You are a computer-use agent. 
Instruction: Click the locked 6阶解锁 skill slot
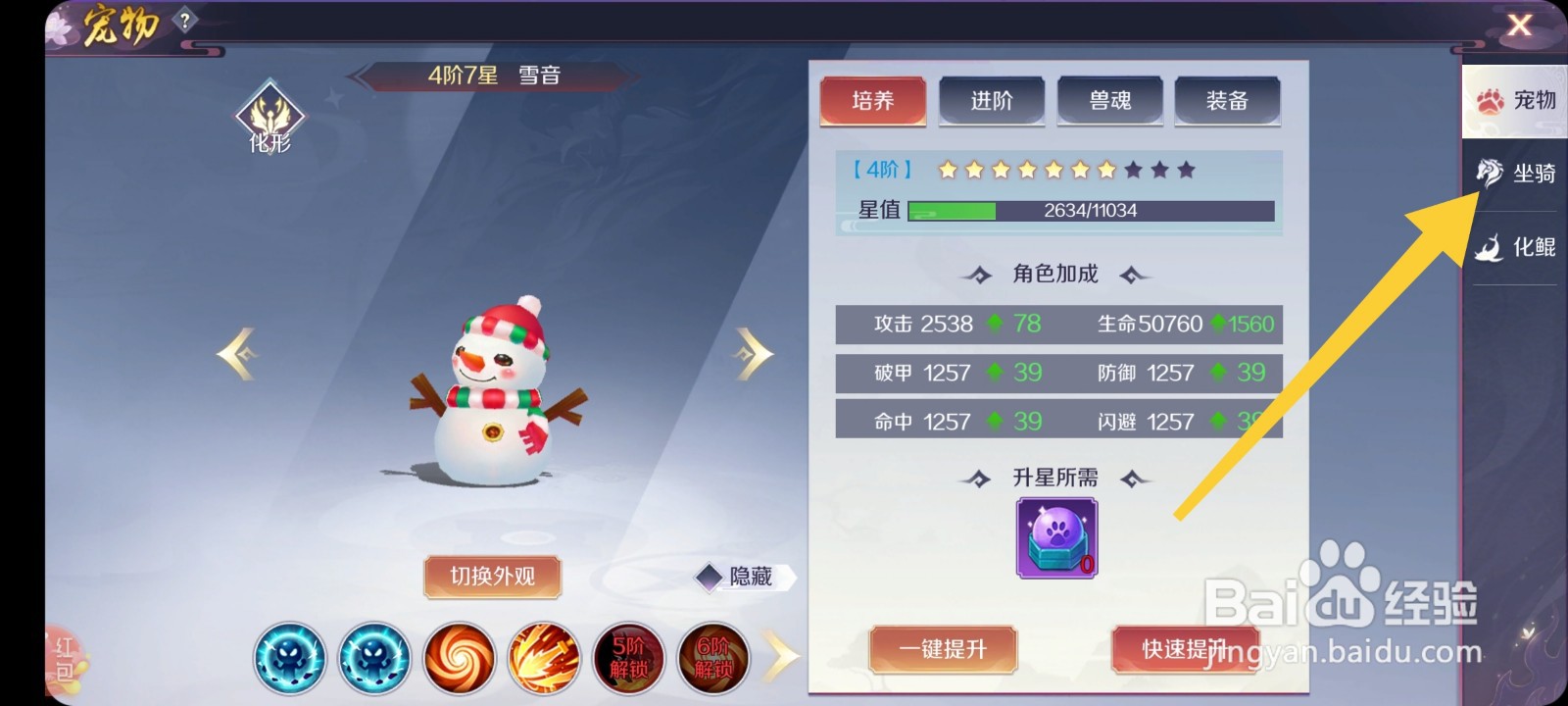point(711,658)
